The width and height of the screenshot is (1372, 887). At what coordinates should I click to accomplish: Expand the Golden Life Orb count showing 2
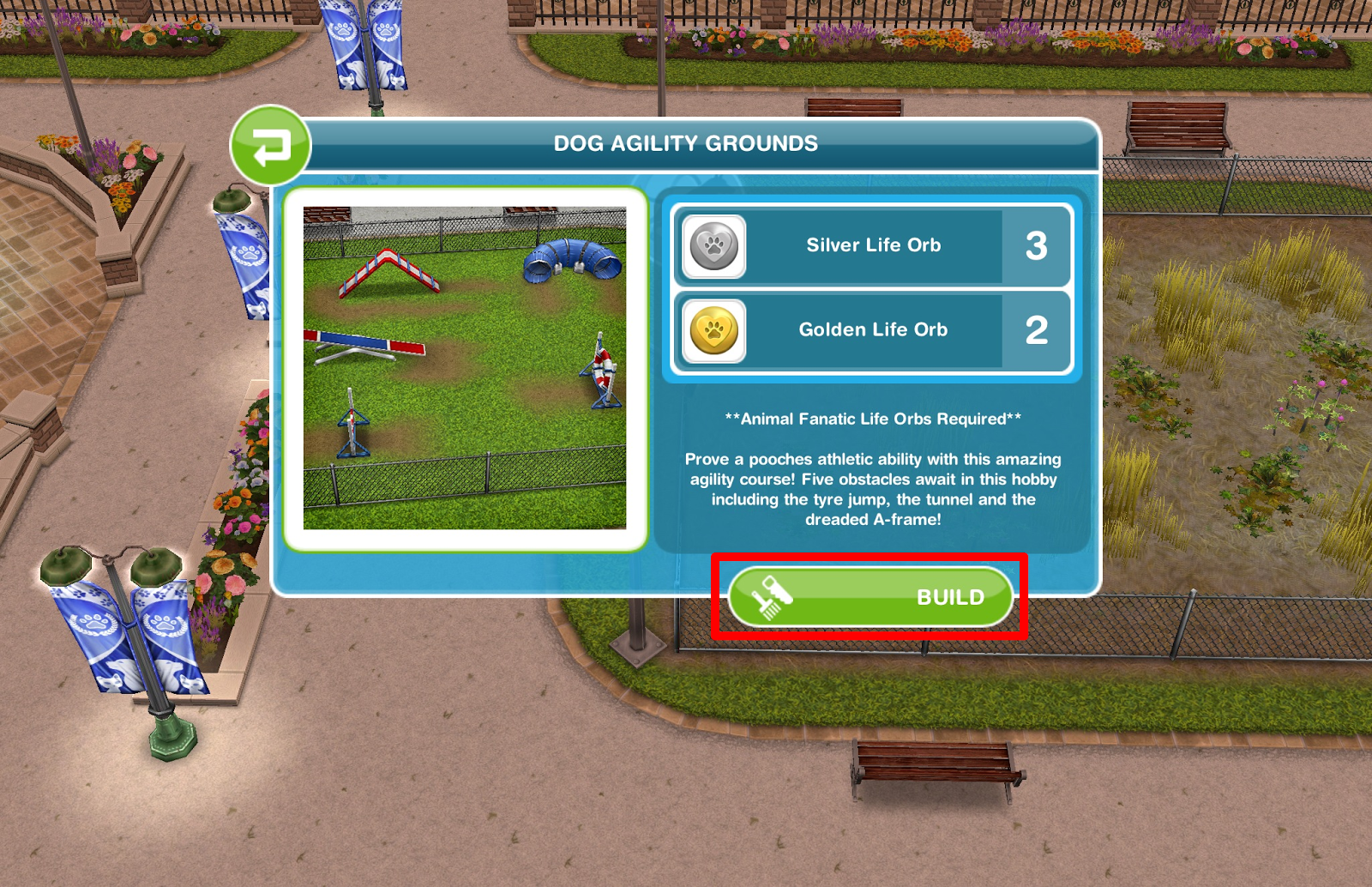[x=1038, y=330]
